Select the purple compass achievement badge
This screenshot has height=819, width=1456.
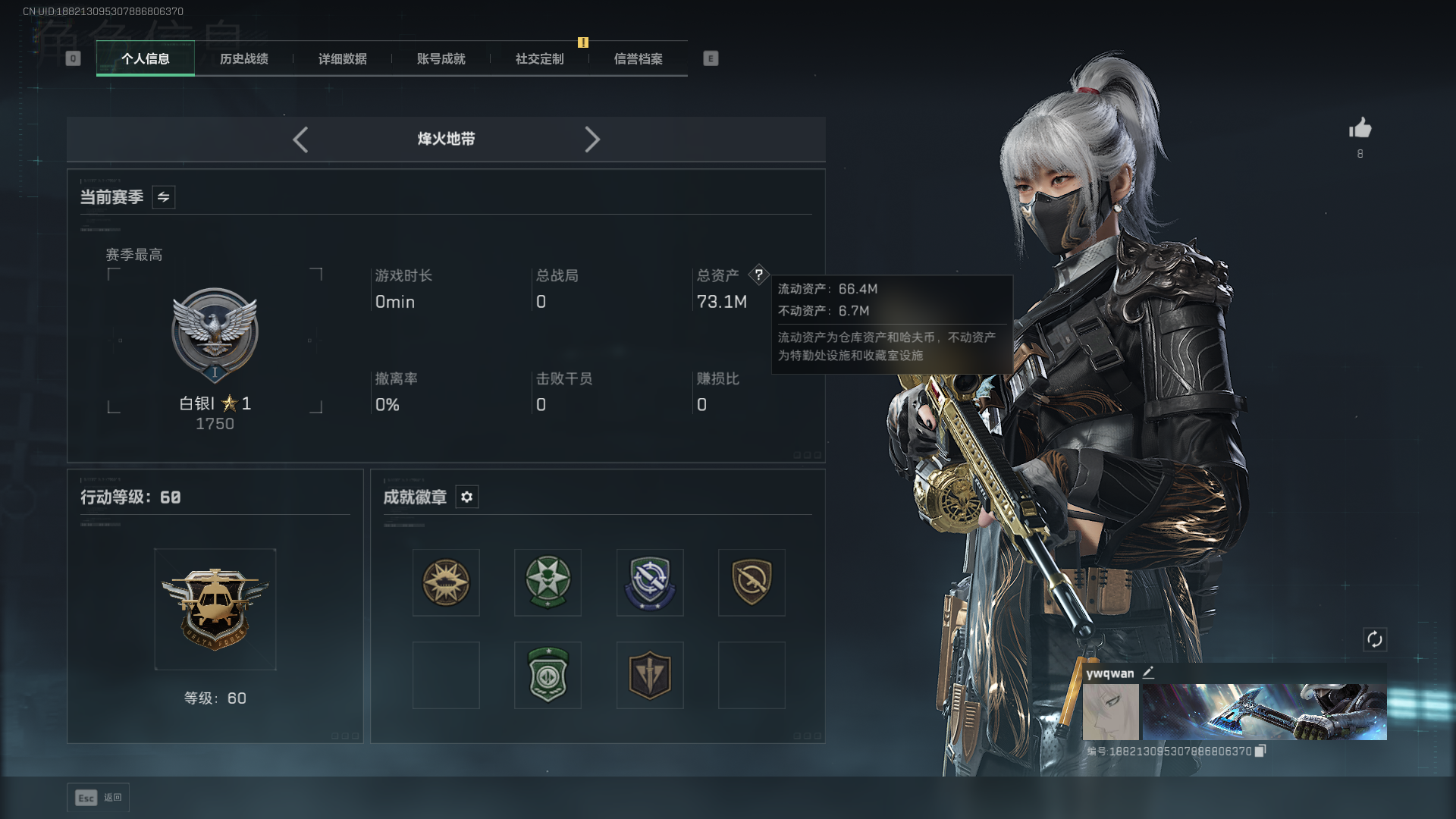pos(649,582)
